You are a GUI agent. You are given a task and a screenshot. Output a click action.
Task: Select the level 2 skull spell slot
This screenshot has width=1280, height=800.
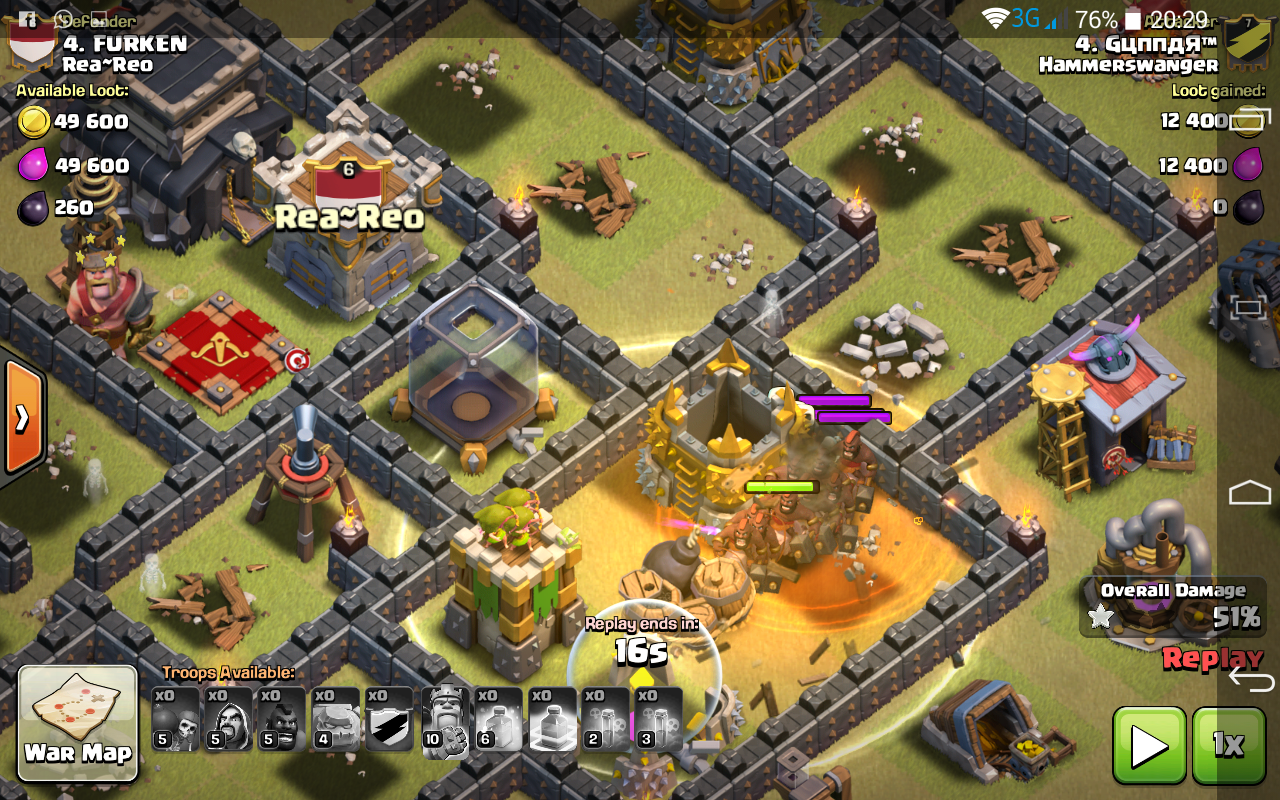point(605,719)
